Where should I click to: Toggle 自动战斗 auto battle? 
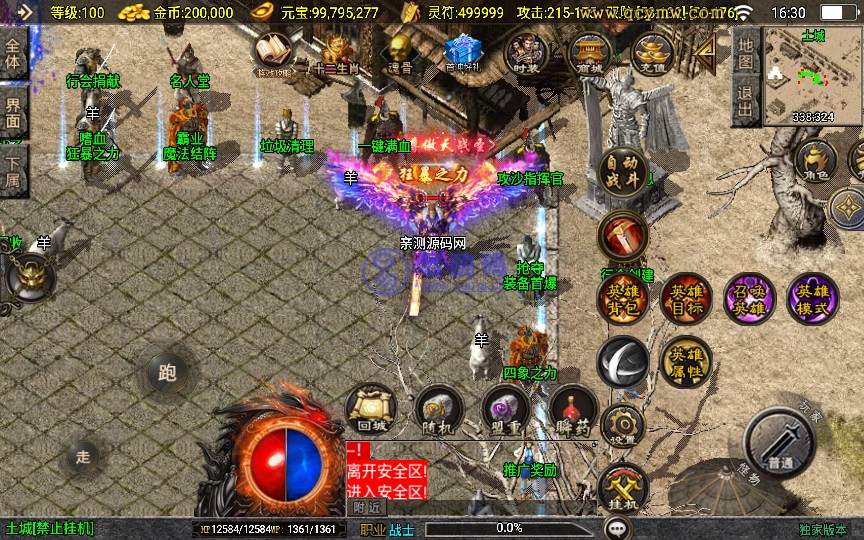(x=622, y=172)
